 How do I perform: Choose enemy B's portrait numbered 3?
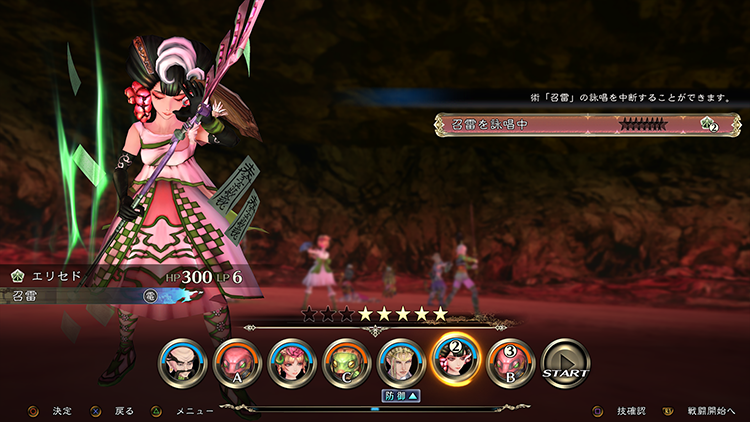click(511, 364)
